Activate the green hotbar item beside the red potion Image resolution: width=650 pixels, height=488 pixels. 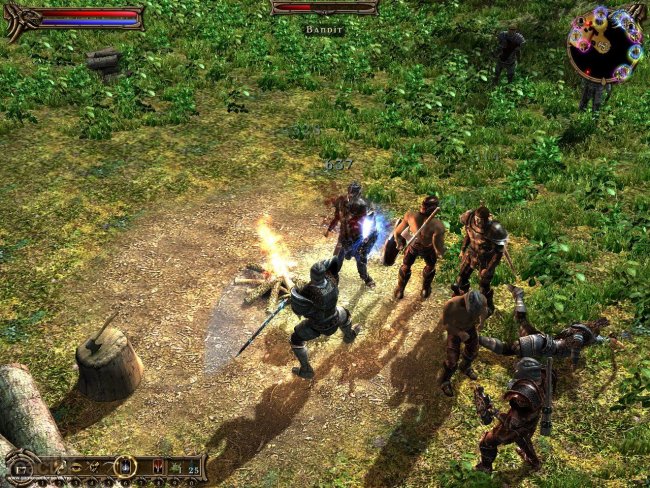175,466
